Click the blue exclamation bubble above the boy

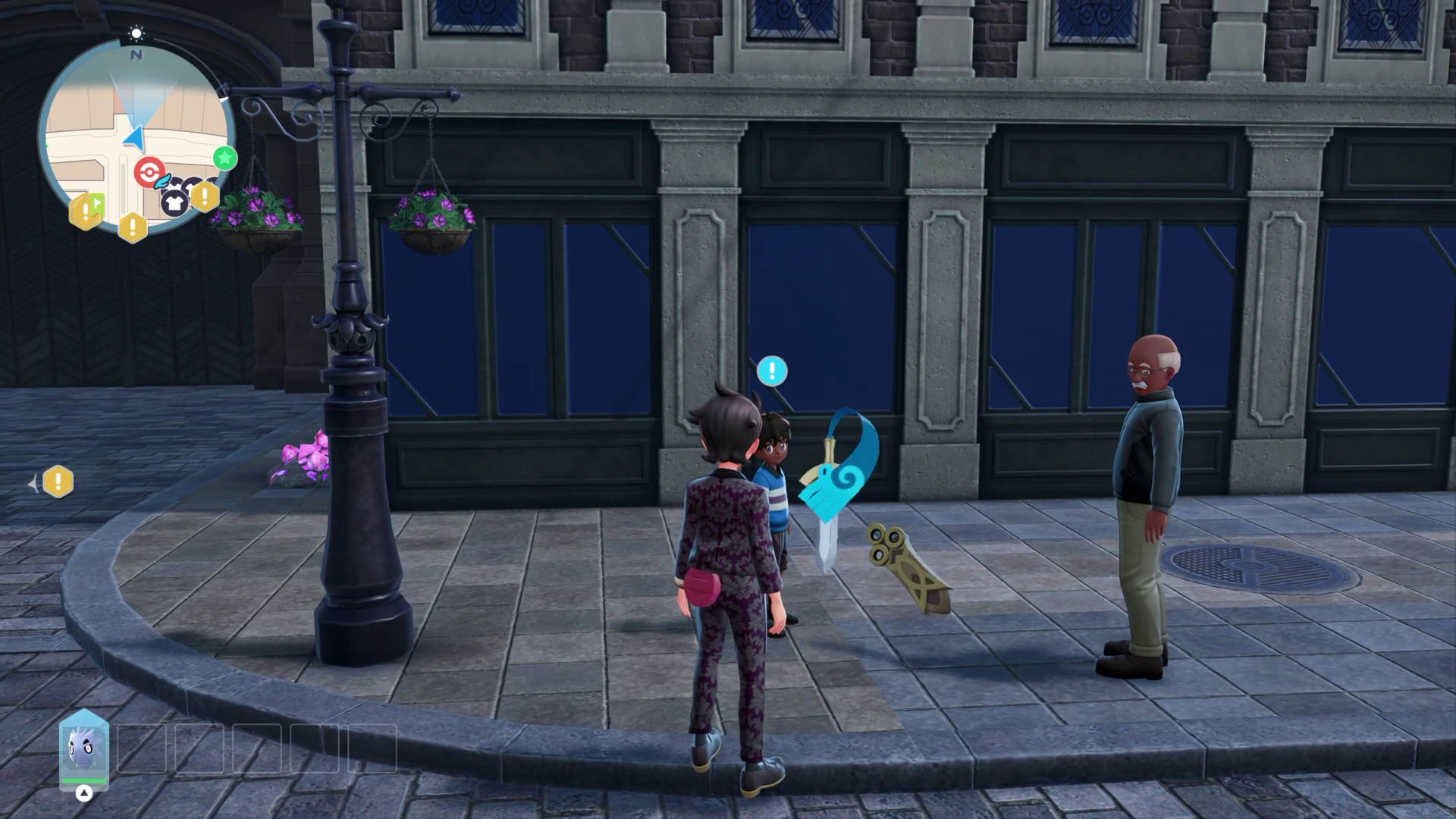point(772,371)
